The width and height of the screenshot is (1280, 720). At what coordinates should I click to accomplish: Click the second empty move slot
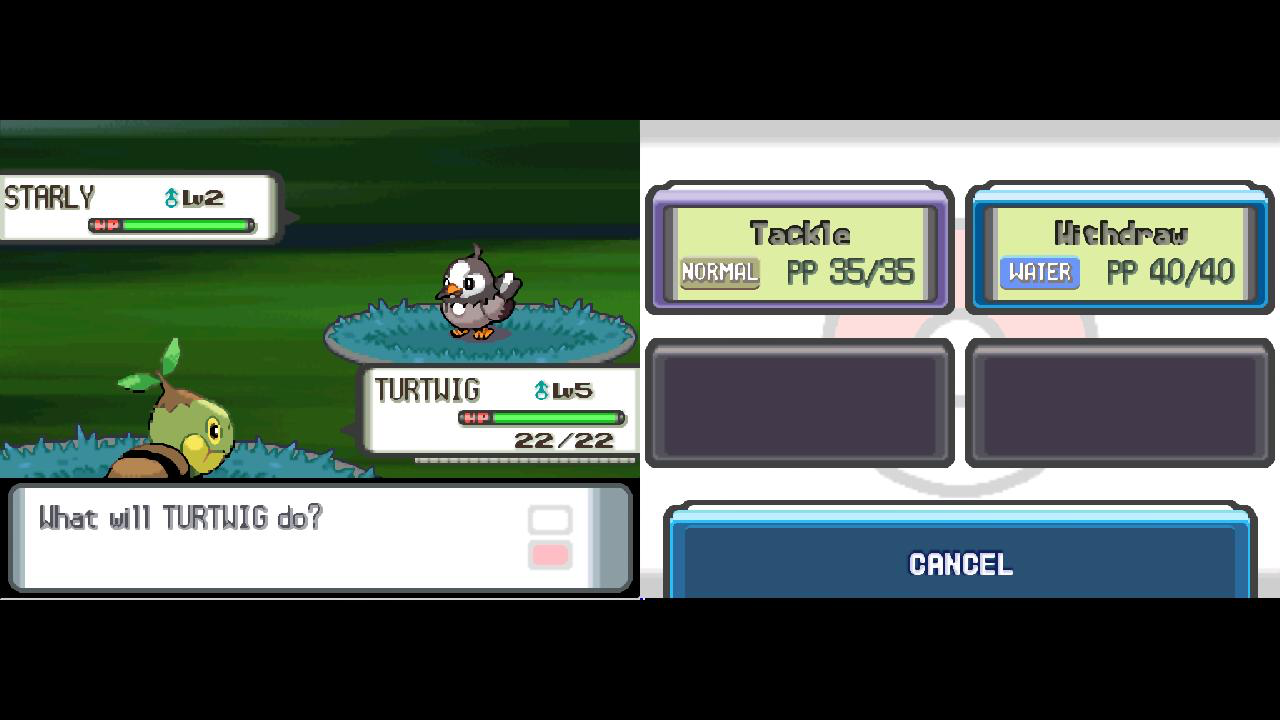(x=1118, y=403)
